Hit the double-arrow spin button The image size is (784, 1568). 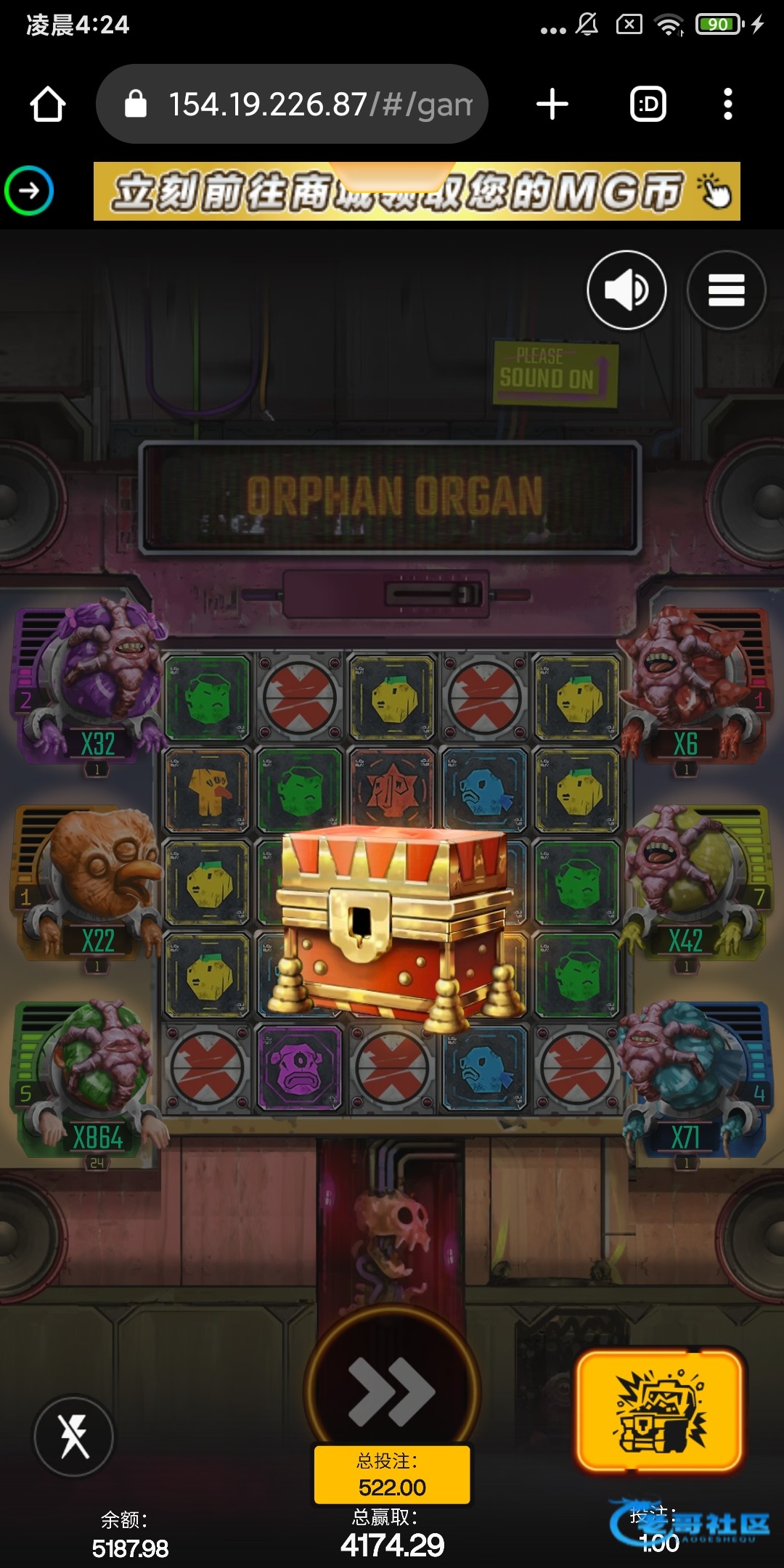(x=392, y=1390)
